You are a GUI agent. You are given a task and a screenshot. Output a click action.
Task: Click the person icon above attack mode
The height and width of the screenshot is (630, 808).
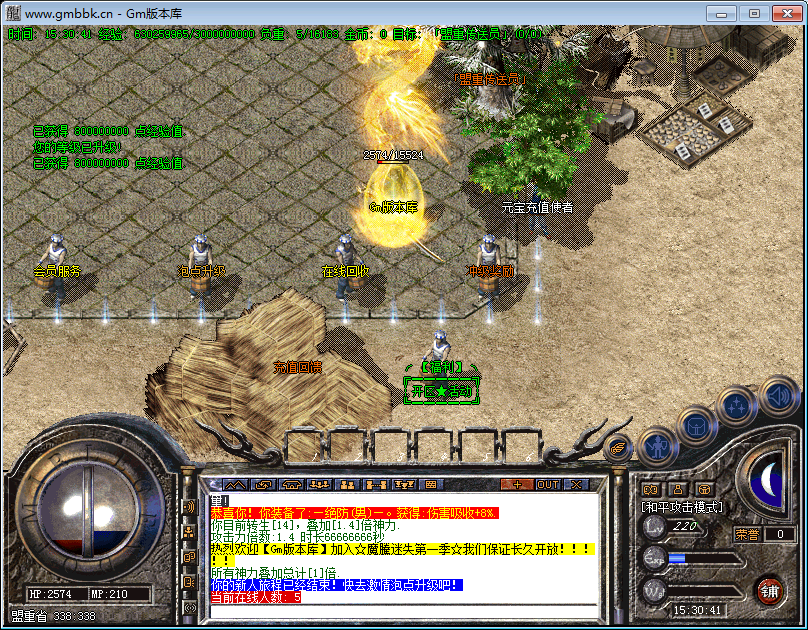678,489
